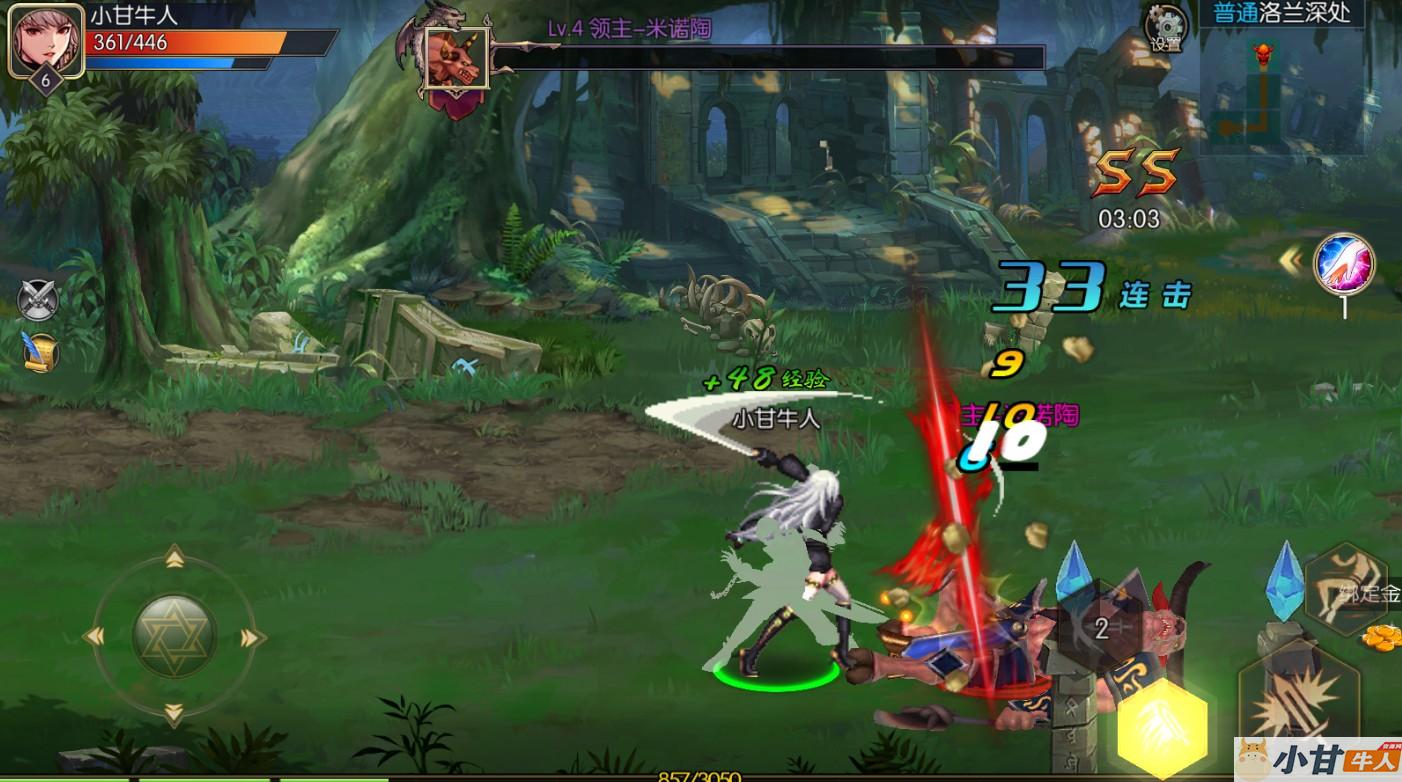Move left with the joystick left arrow
The height and width of the screenshot is (782, 1402).
pos(95,636)
